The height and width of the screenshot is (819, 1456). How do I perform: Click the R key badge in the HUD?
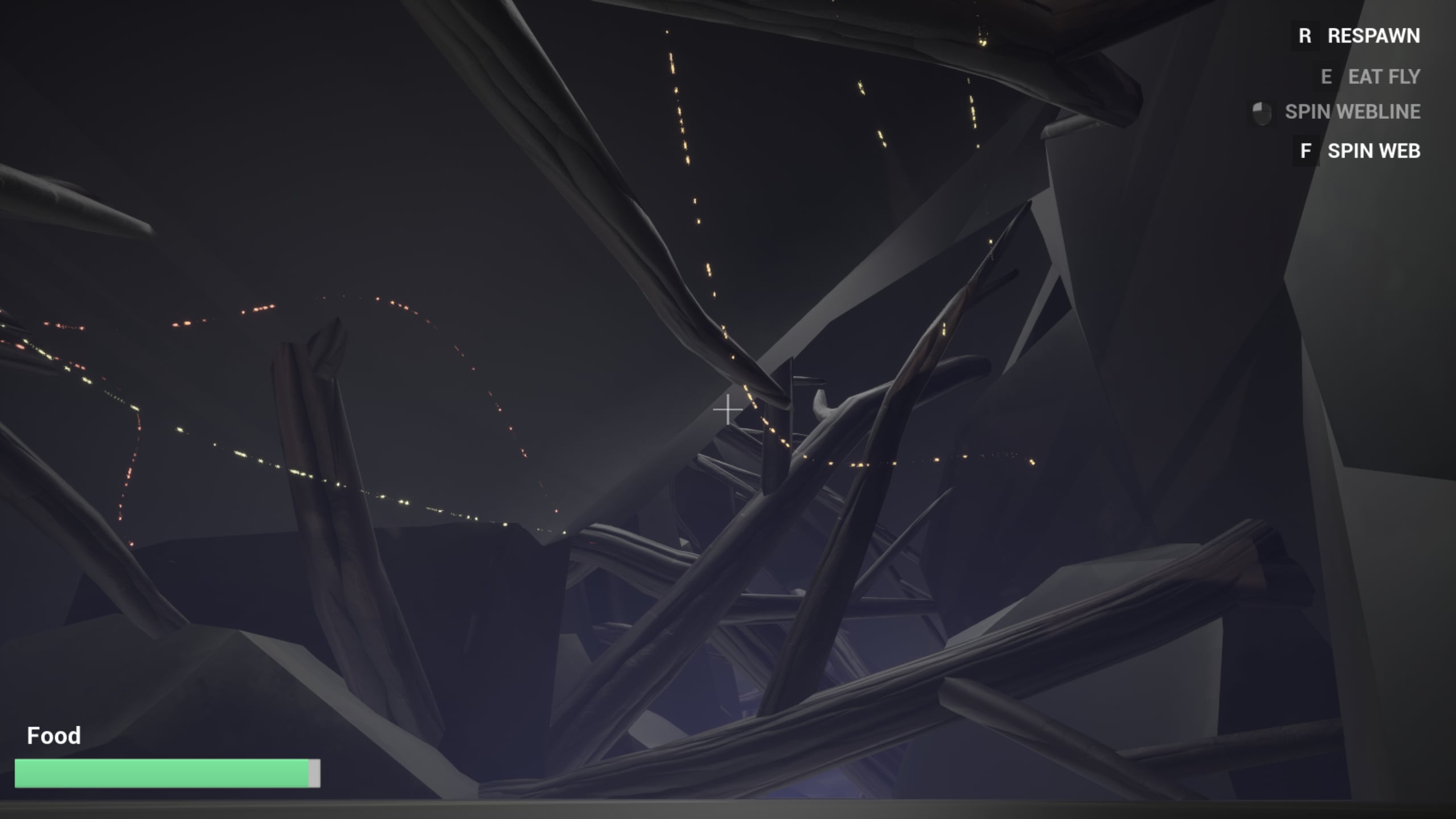coord(1304,36)
